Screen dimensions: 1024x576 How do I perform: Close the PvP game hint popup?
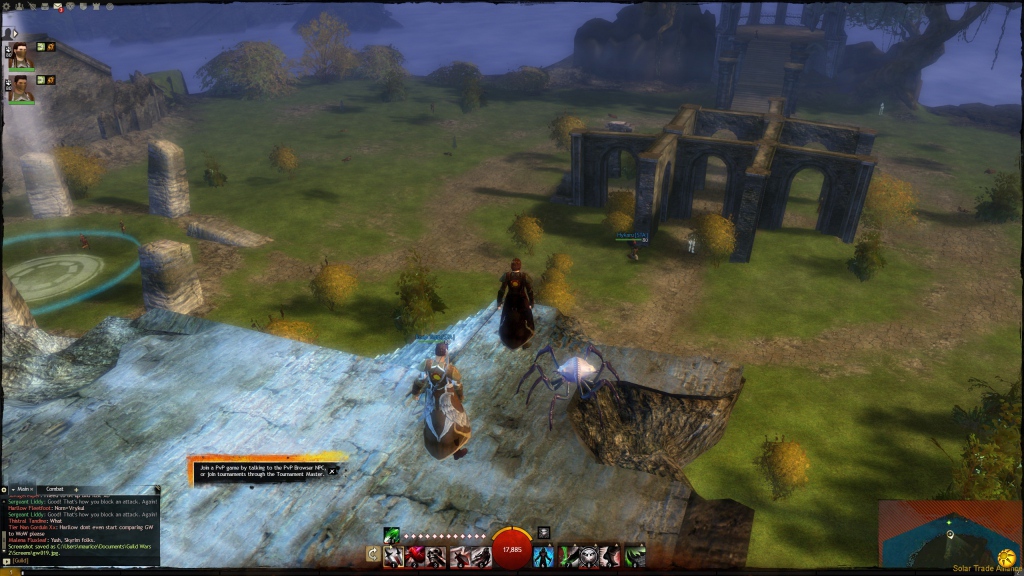(x=332, y=471)
